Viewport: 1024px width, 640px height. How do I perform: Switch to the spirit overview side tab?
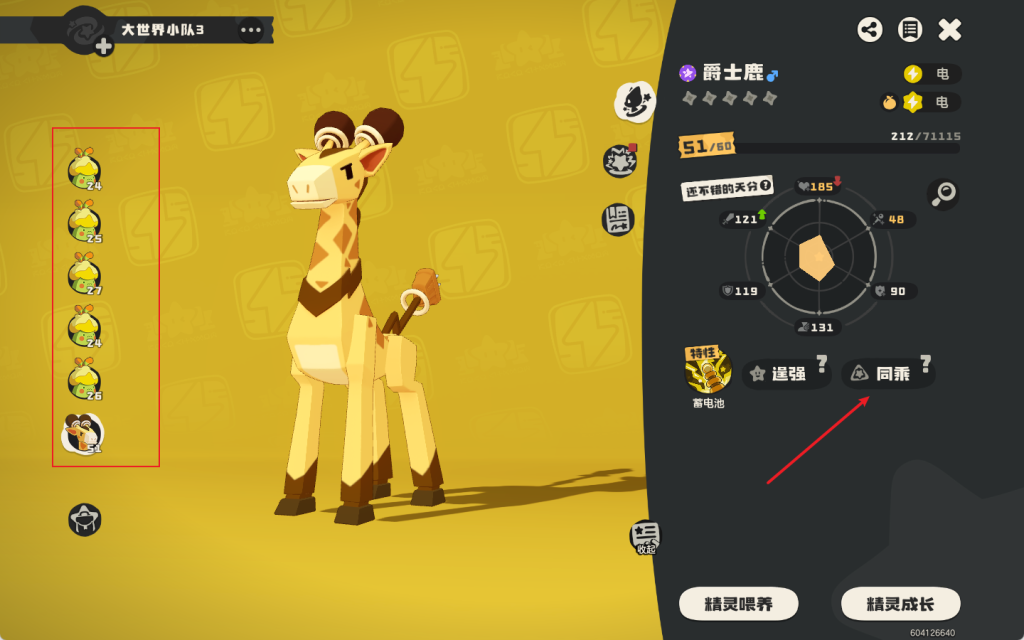[632, 100]
